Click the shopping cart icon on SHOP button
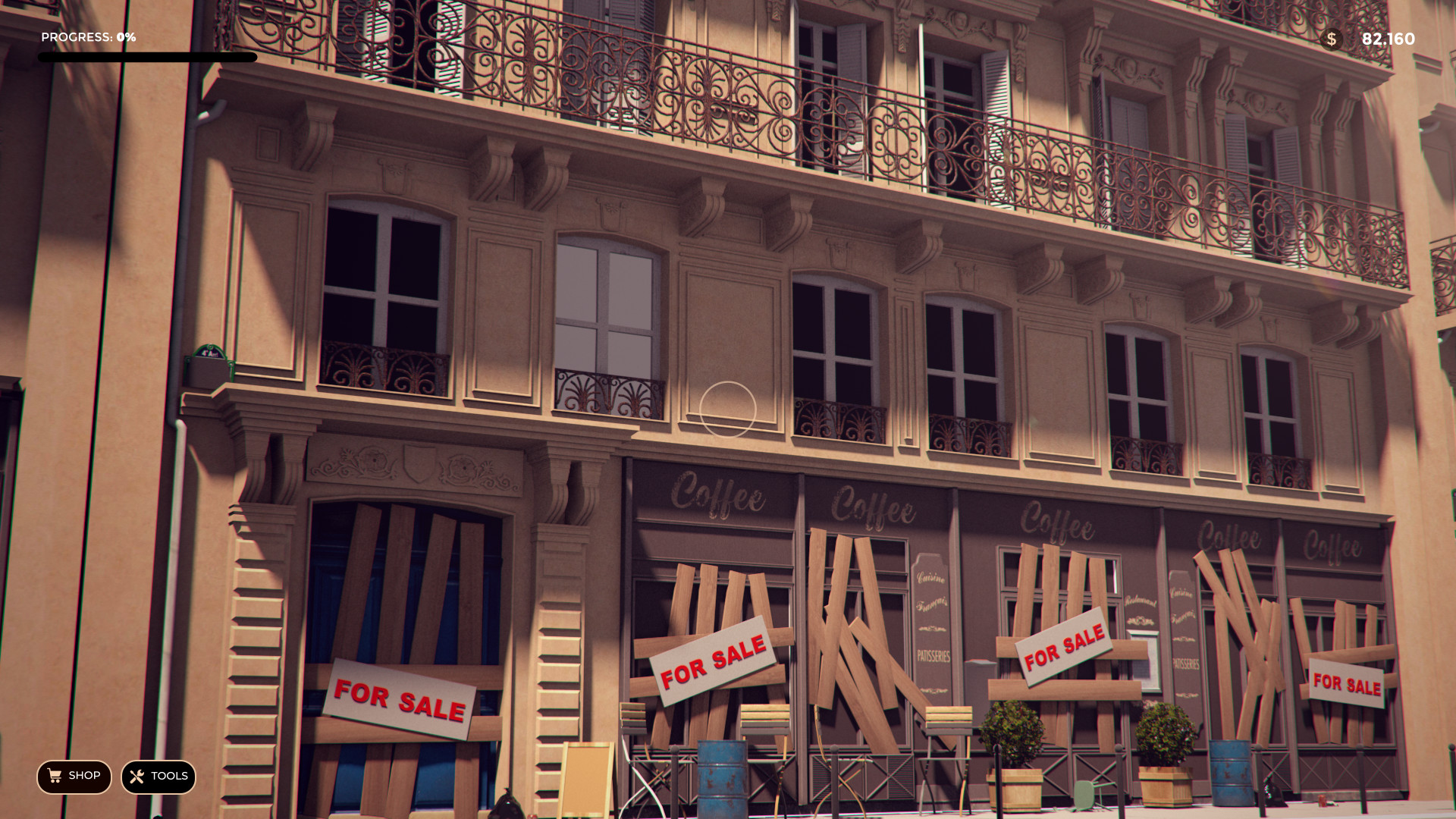 (54, 777)
